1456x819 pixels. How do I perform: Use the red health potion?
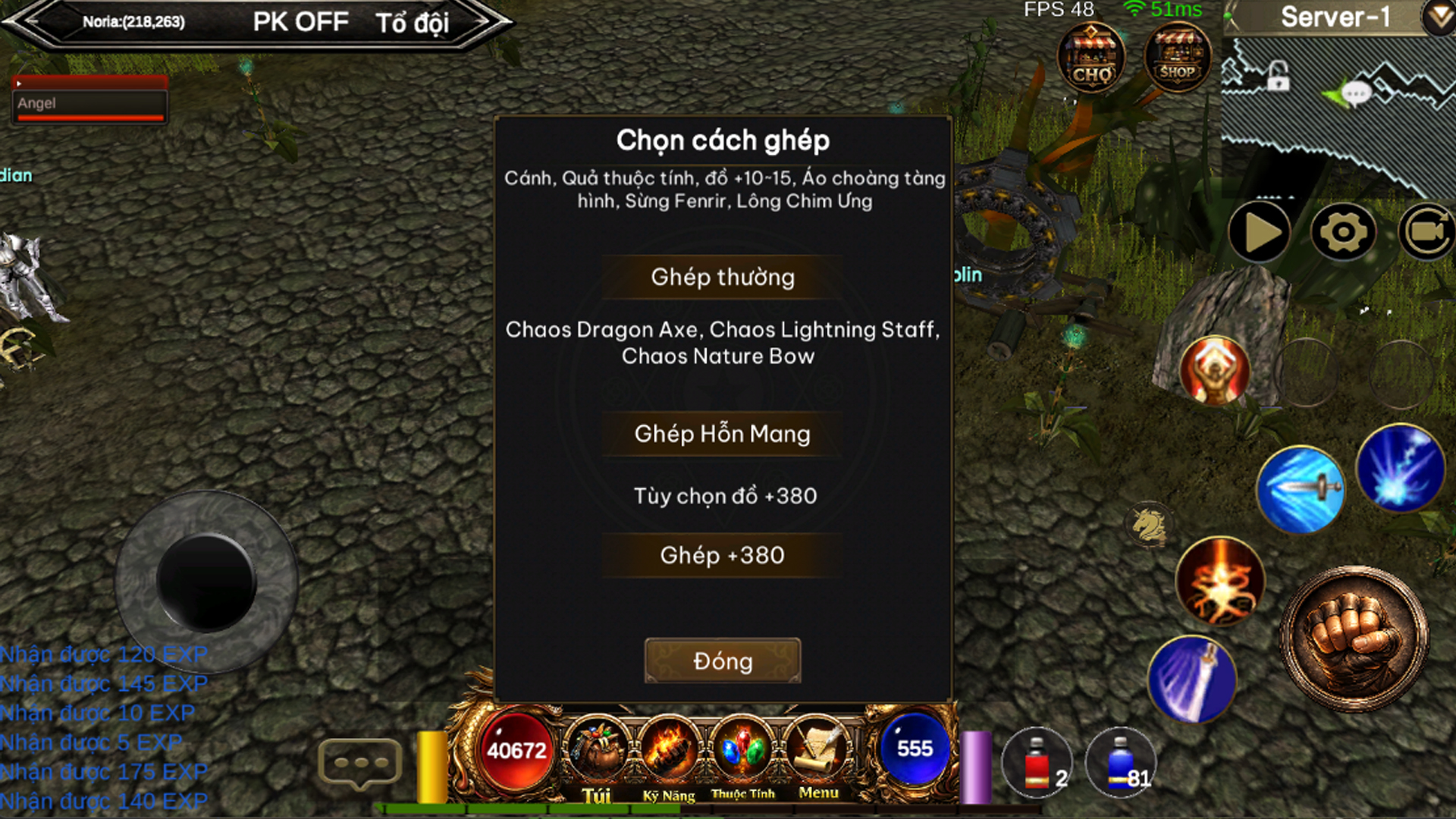[1037, 764]
